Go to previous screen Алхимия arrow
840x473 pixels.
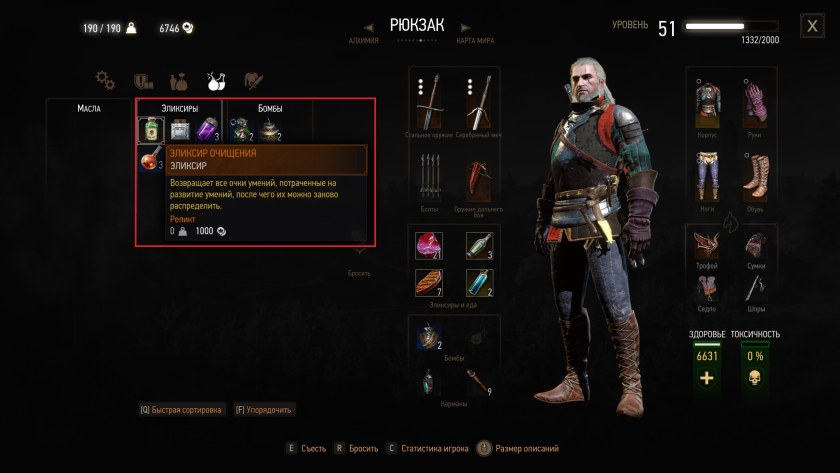pyautogui.click(x=368, y=27)
